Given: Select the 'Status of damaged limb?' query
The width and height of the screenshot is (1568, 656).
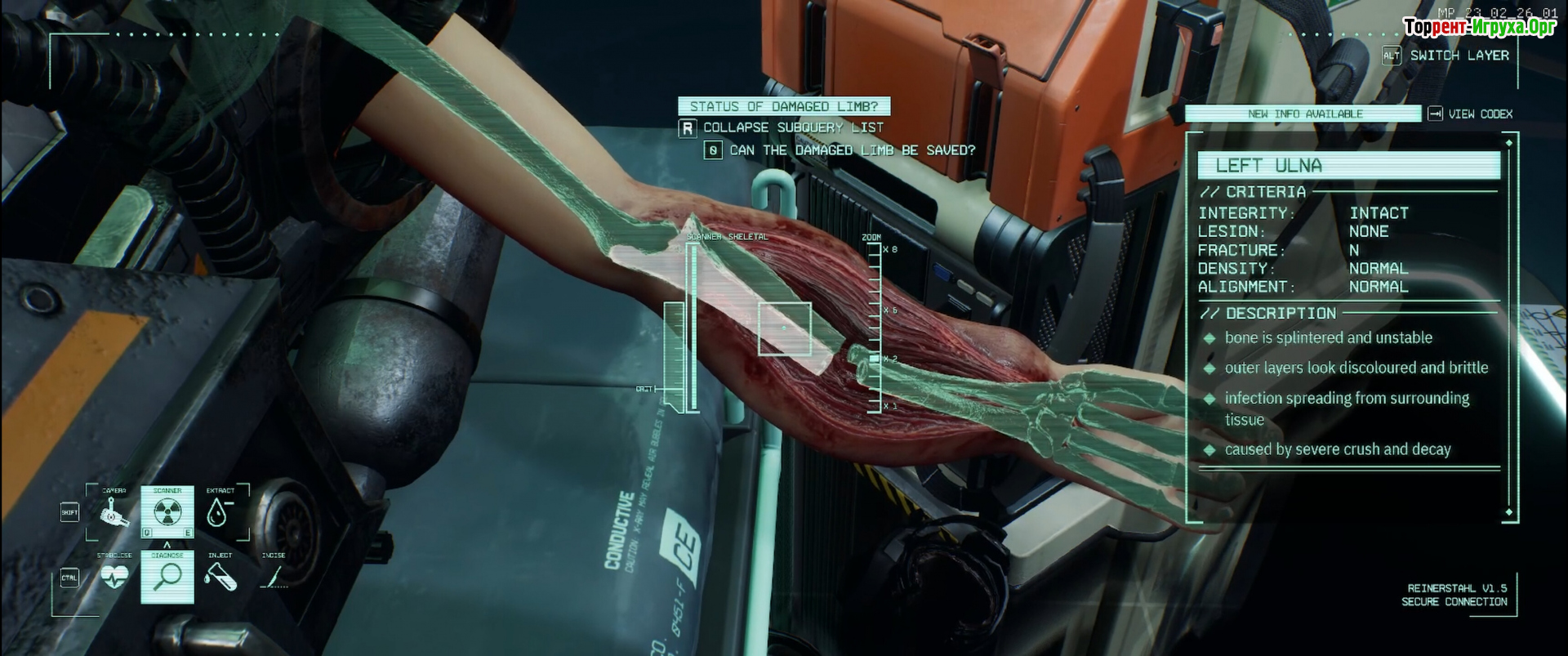Looking at the screenshot, I should point(783,106).
